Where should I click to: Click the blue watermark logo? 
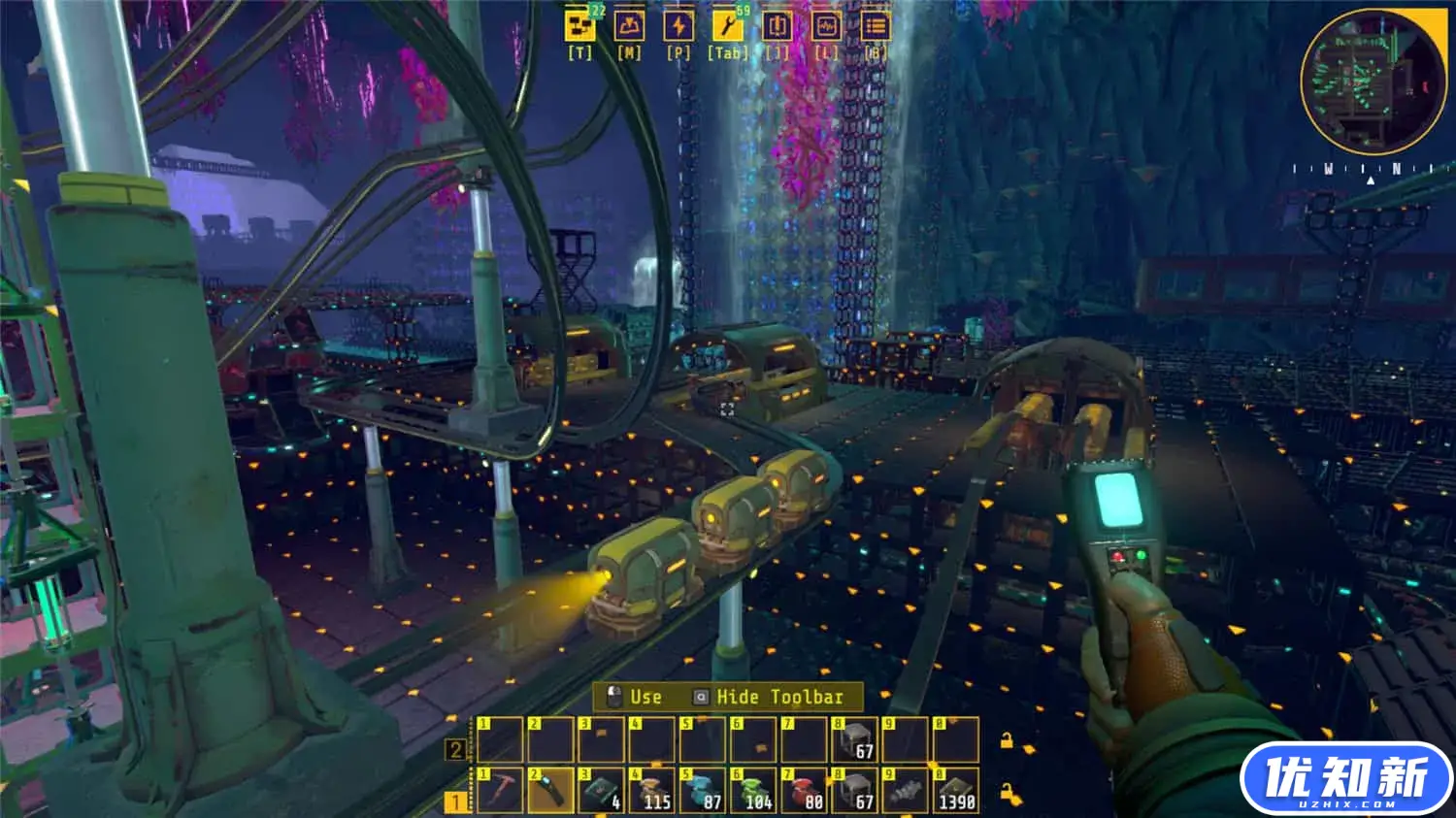point(1346,778)
